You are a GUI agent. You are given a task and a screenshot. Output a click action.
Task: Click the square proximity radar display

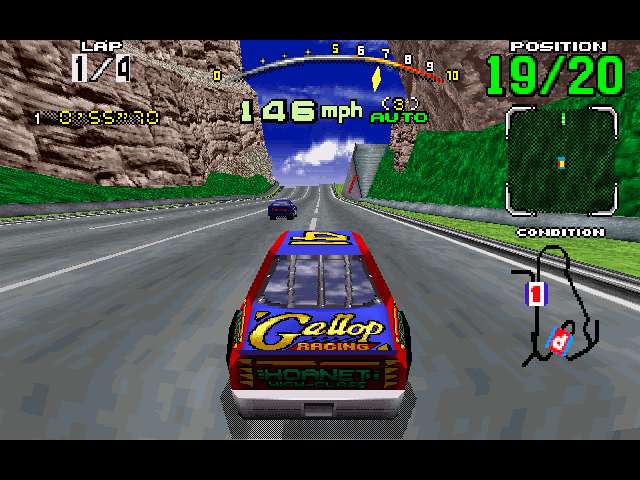point(560,161)
